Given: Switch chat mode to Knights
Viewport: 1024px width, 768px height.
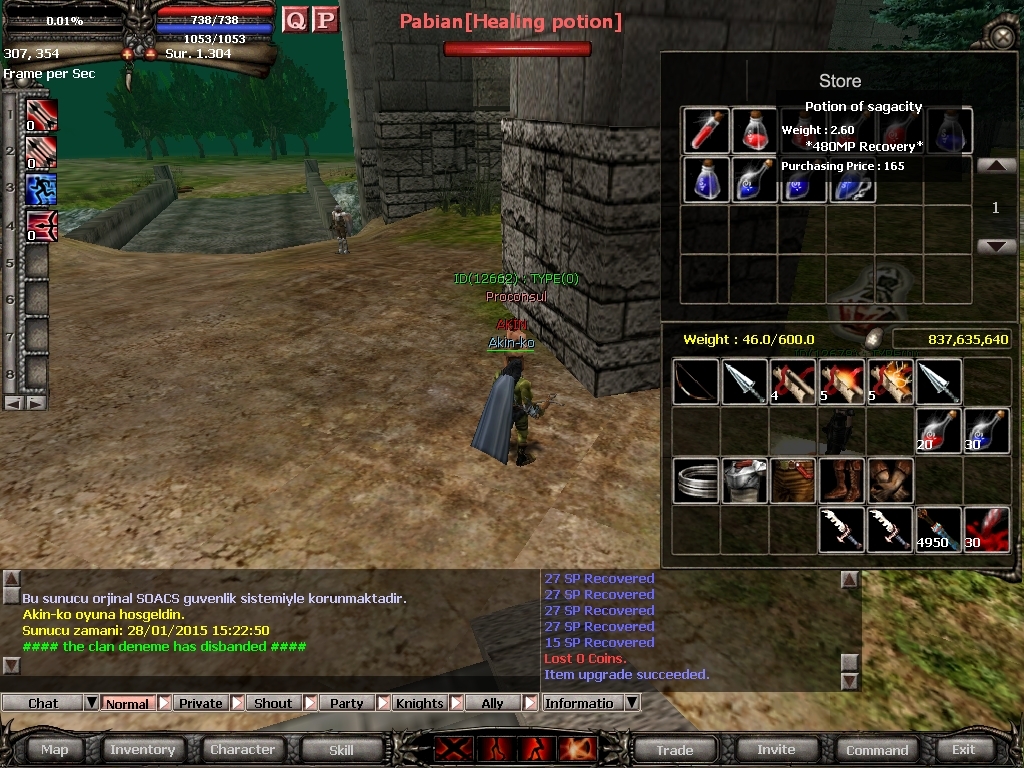Looking at the screenshot, I should coord(419,703).
